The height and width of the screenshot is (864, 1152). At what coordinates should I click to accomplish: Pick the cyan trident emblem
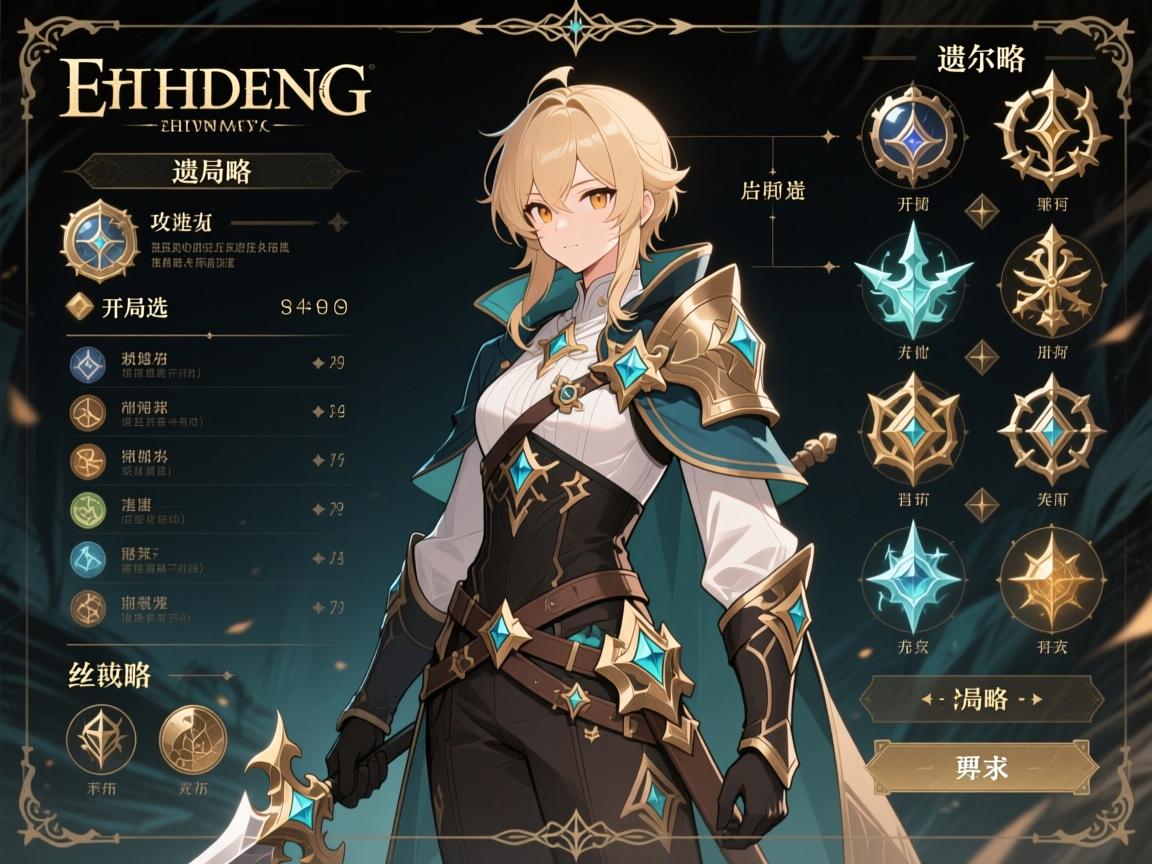coord(911,279)
